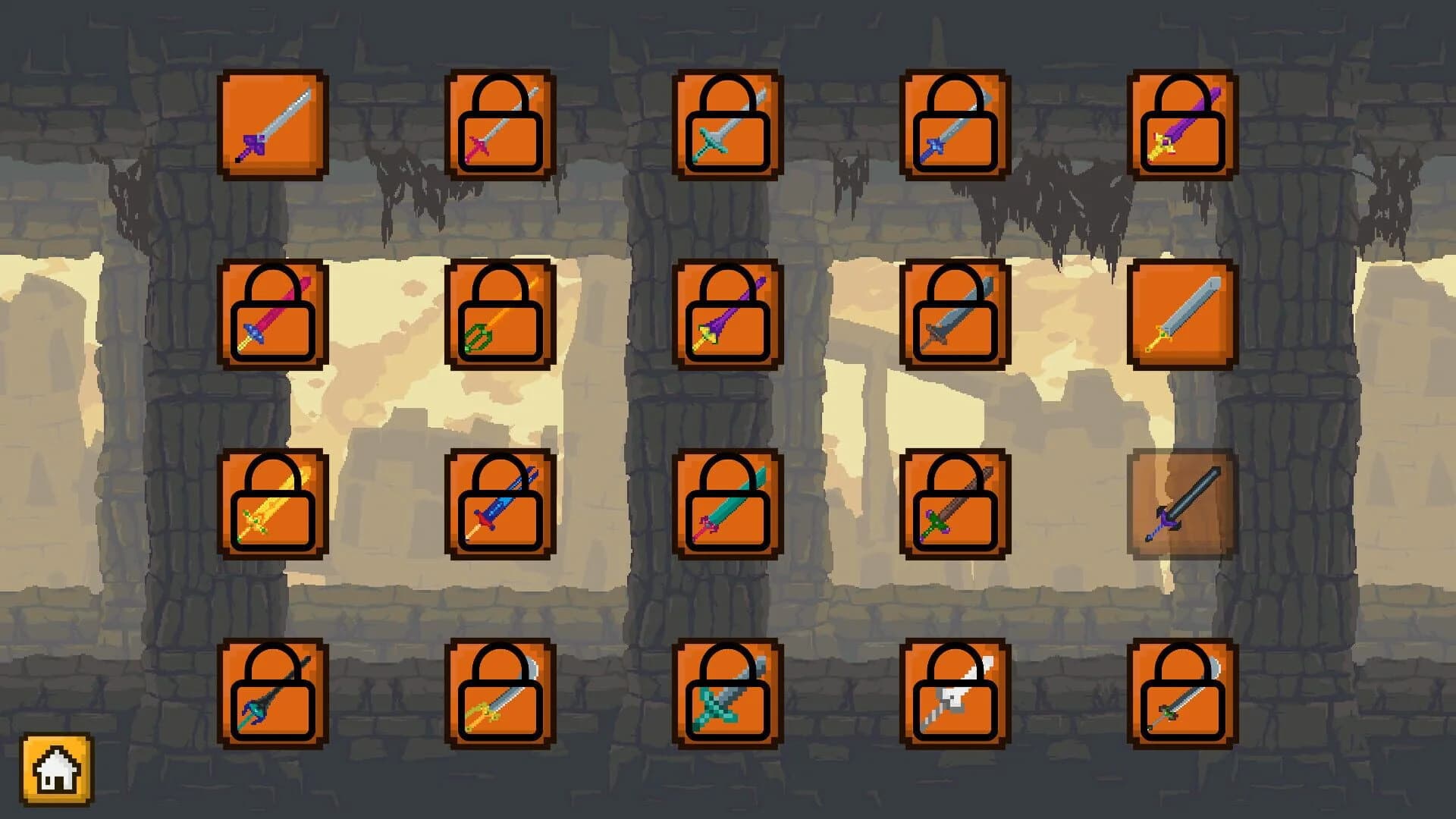This screenshot has height=819, width=1456.
Task: Click the locked thin blue sword in top row
Action: [x=955, y=125]
